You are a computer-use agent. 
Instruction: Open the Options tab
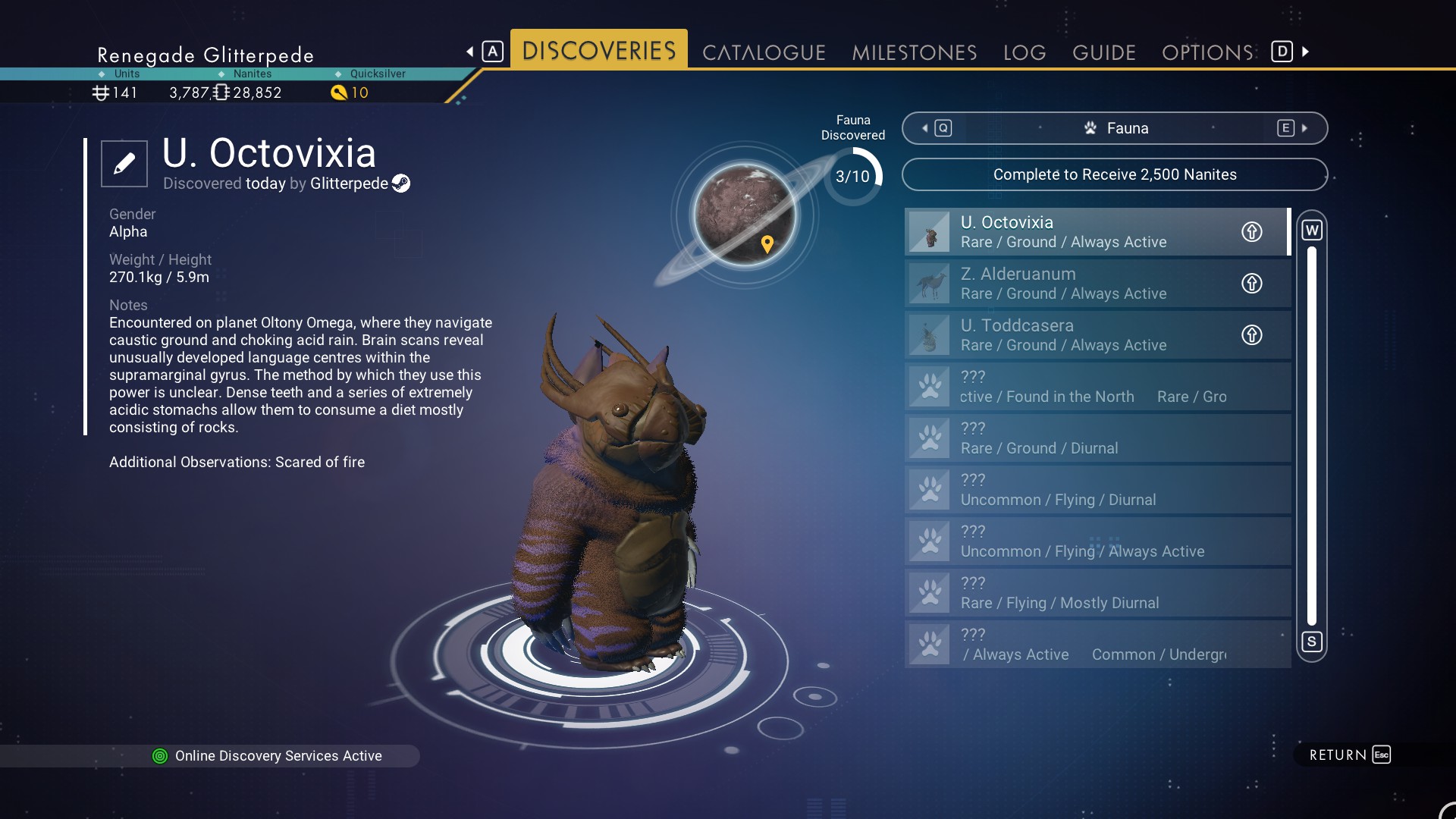[x=1207, y=52]
